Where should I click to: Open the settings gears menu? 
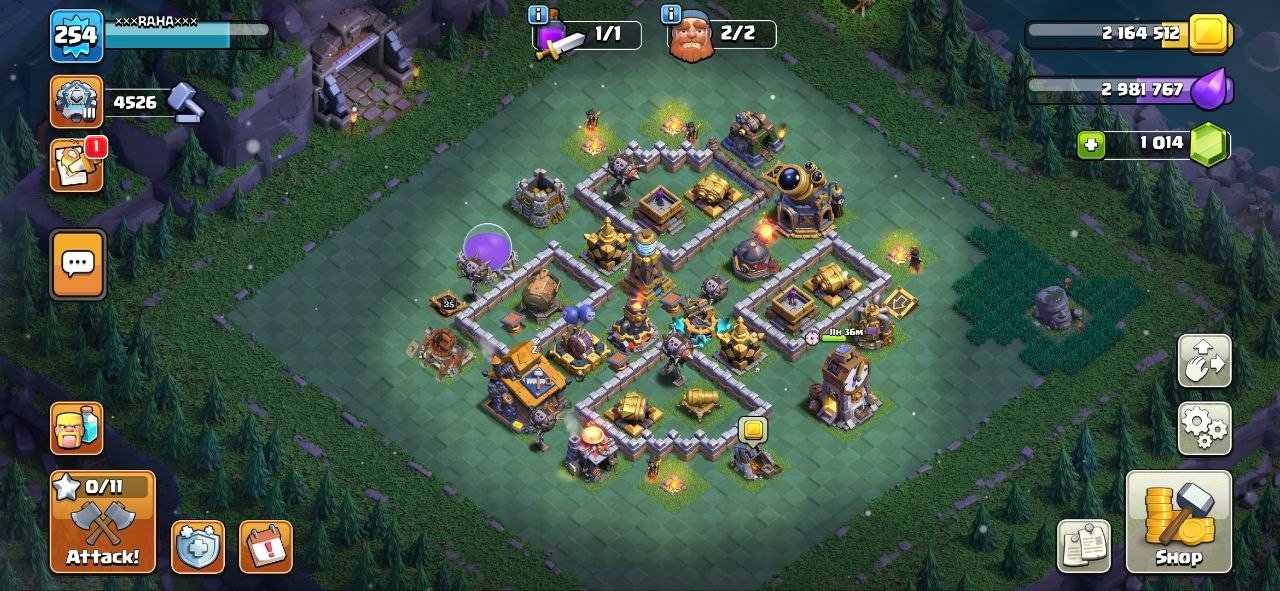tap(1204, 428)
